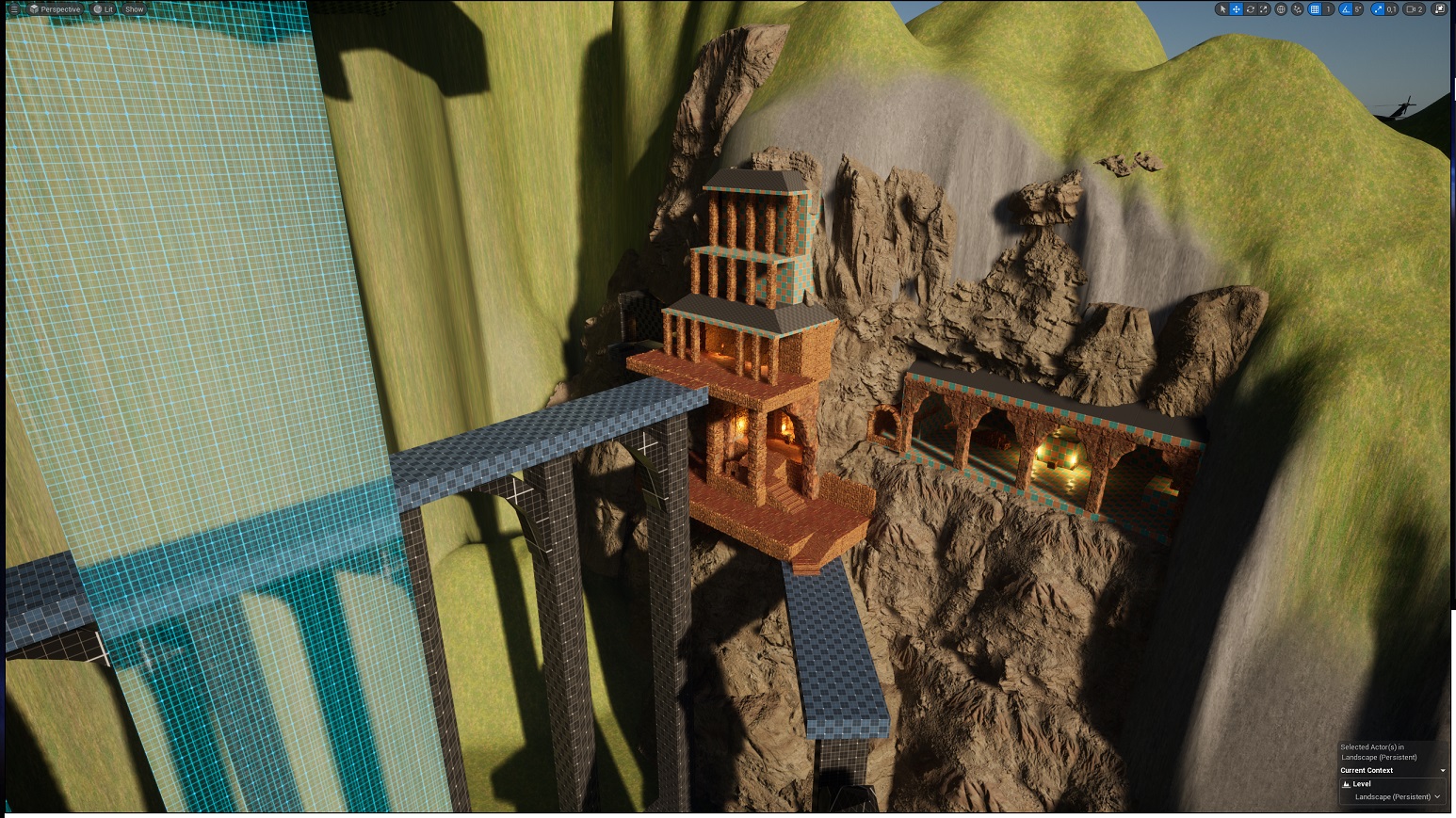Select the scale gizmo tool
Screen dimensions: 1456x818
tap(1265, 9)
